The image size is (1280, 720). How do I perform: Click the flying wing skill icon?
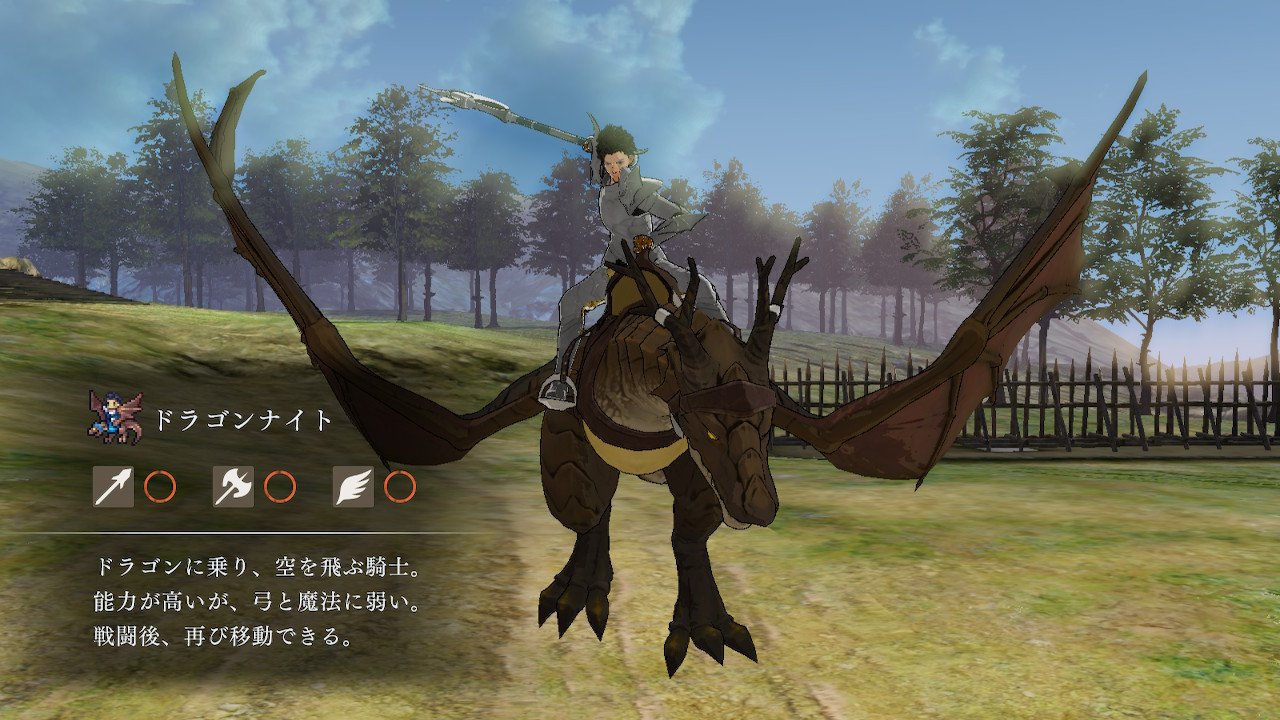point(353,487)
